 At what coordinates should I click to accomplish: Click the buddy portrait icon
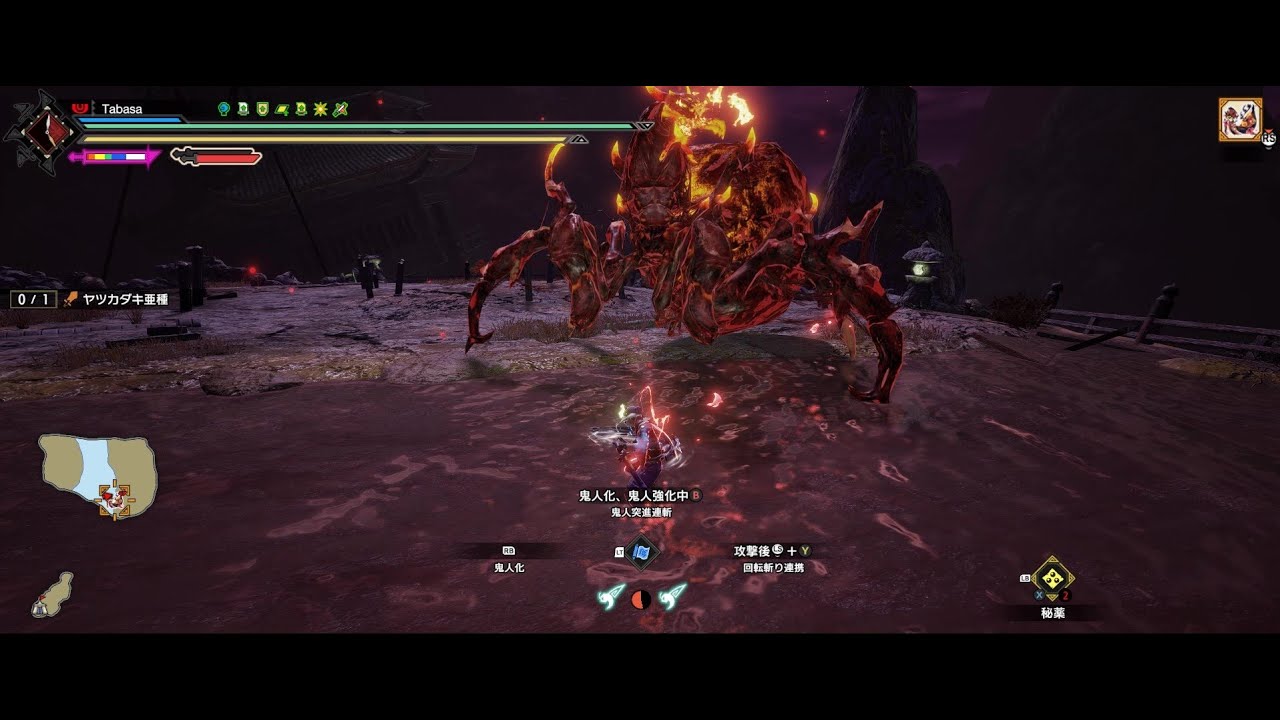[x=1239, y=119]
